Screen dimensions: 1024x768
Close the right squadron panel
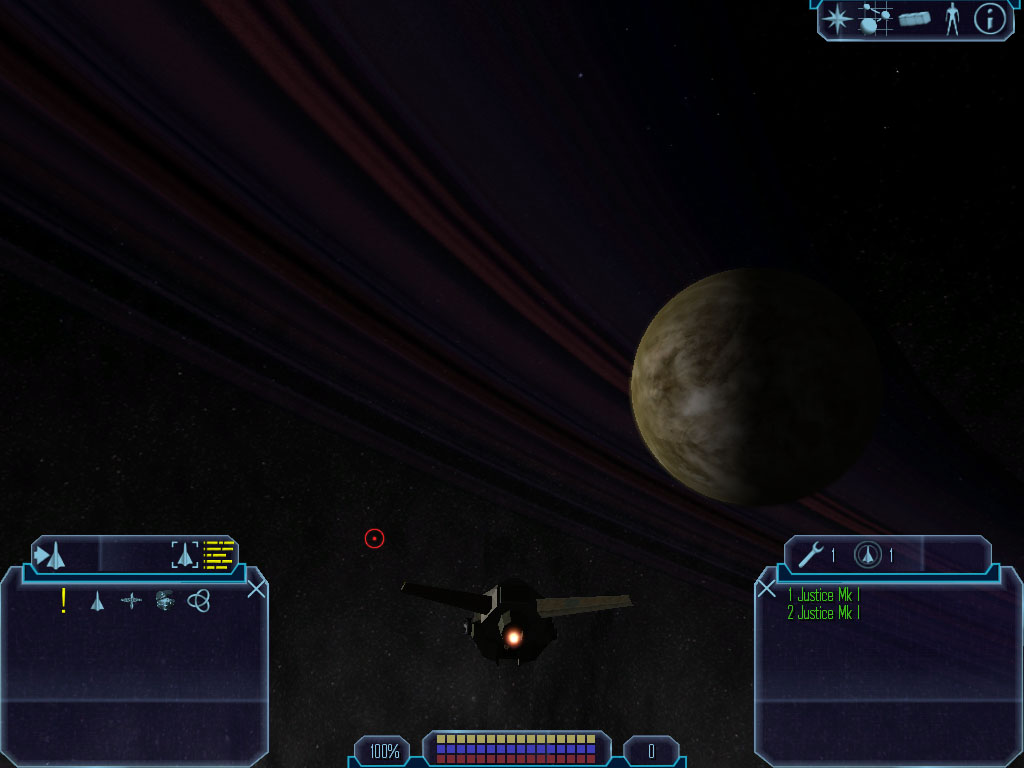767,588
